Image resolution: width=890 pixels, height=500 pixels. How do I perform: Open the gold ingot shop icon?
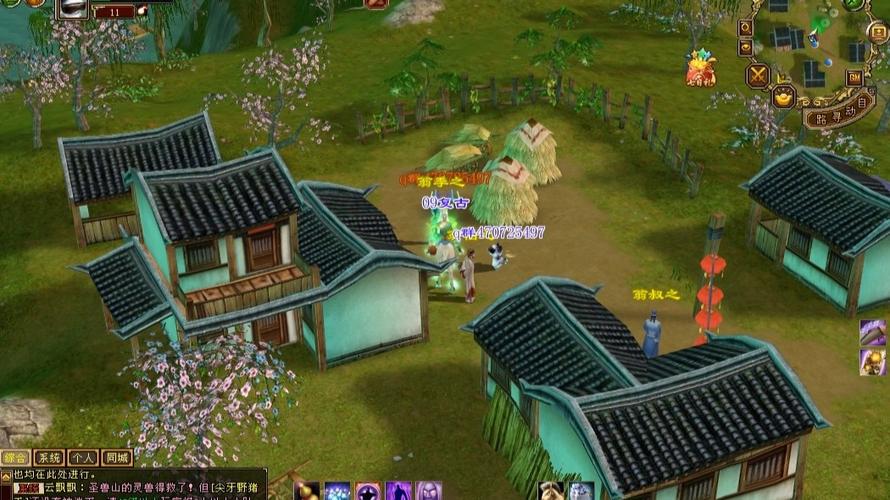(784, 97)
